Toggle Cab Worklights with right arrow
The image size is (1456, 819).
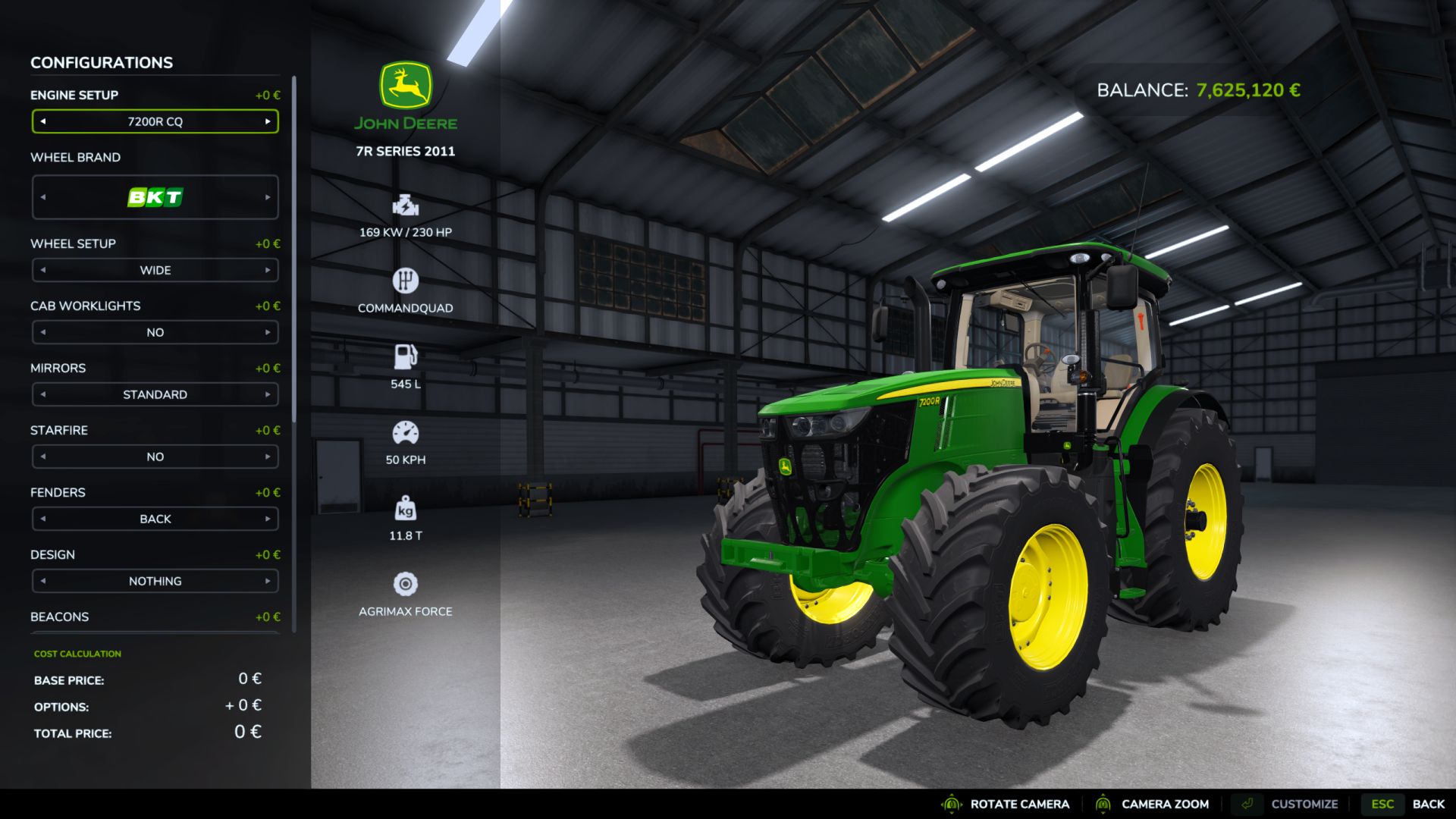click(x=268, y=332)
